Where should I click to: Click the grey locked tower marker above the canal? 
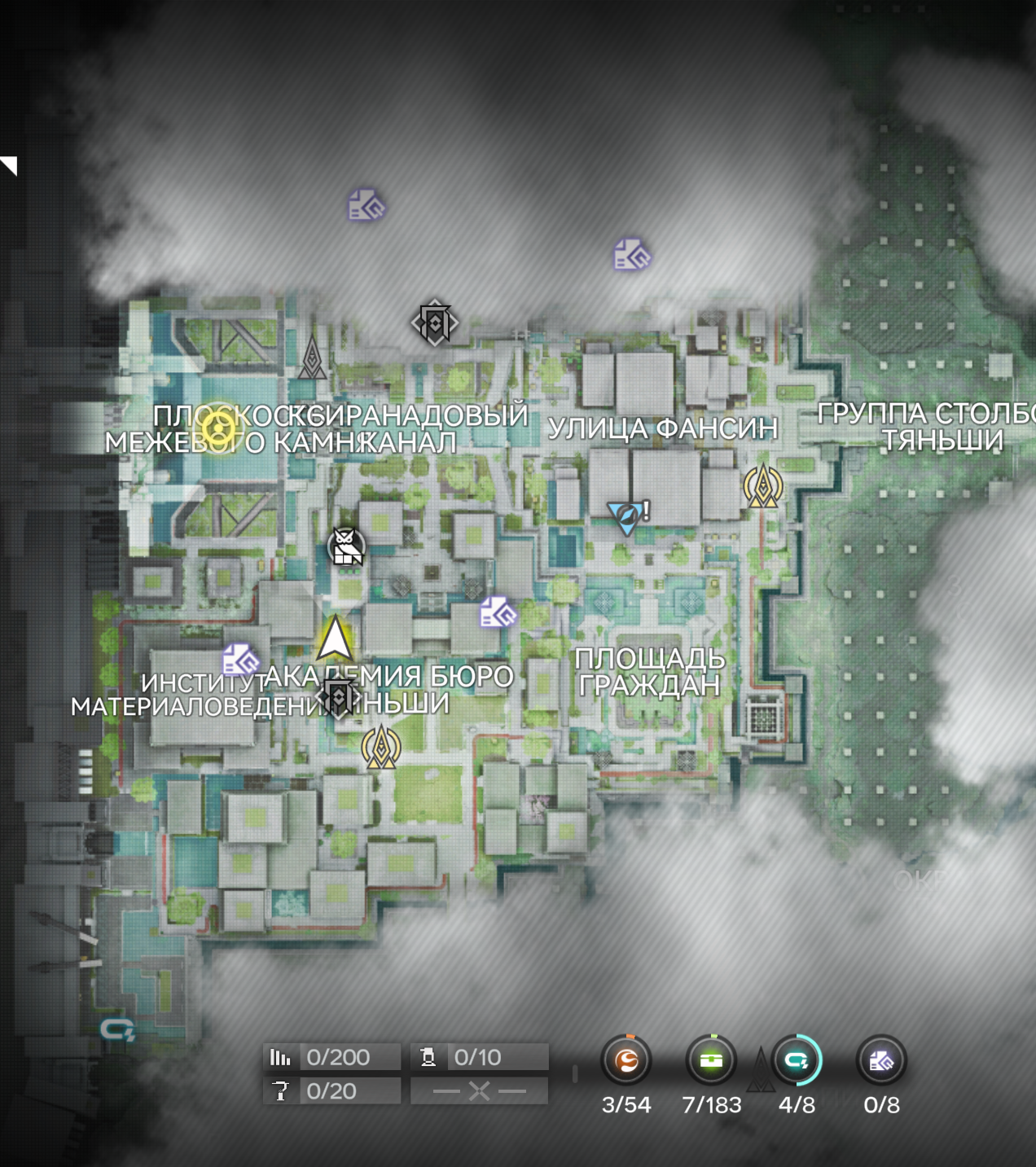[x=312, y=359]
